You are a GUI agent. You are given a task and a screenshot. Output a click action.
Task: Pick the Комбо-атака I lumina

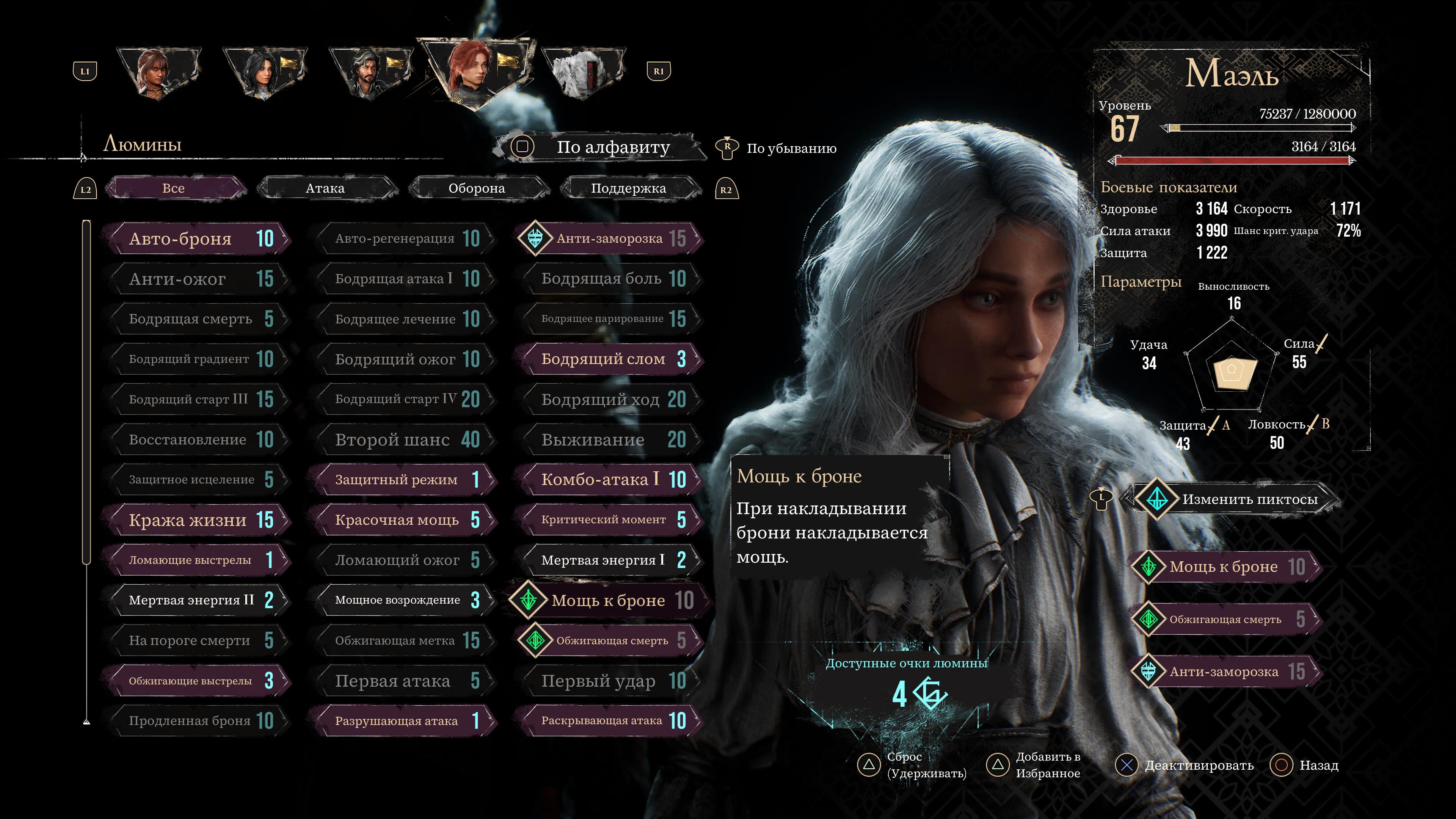[x=610, y=479]
